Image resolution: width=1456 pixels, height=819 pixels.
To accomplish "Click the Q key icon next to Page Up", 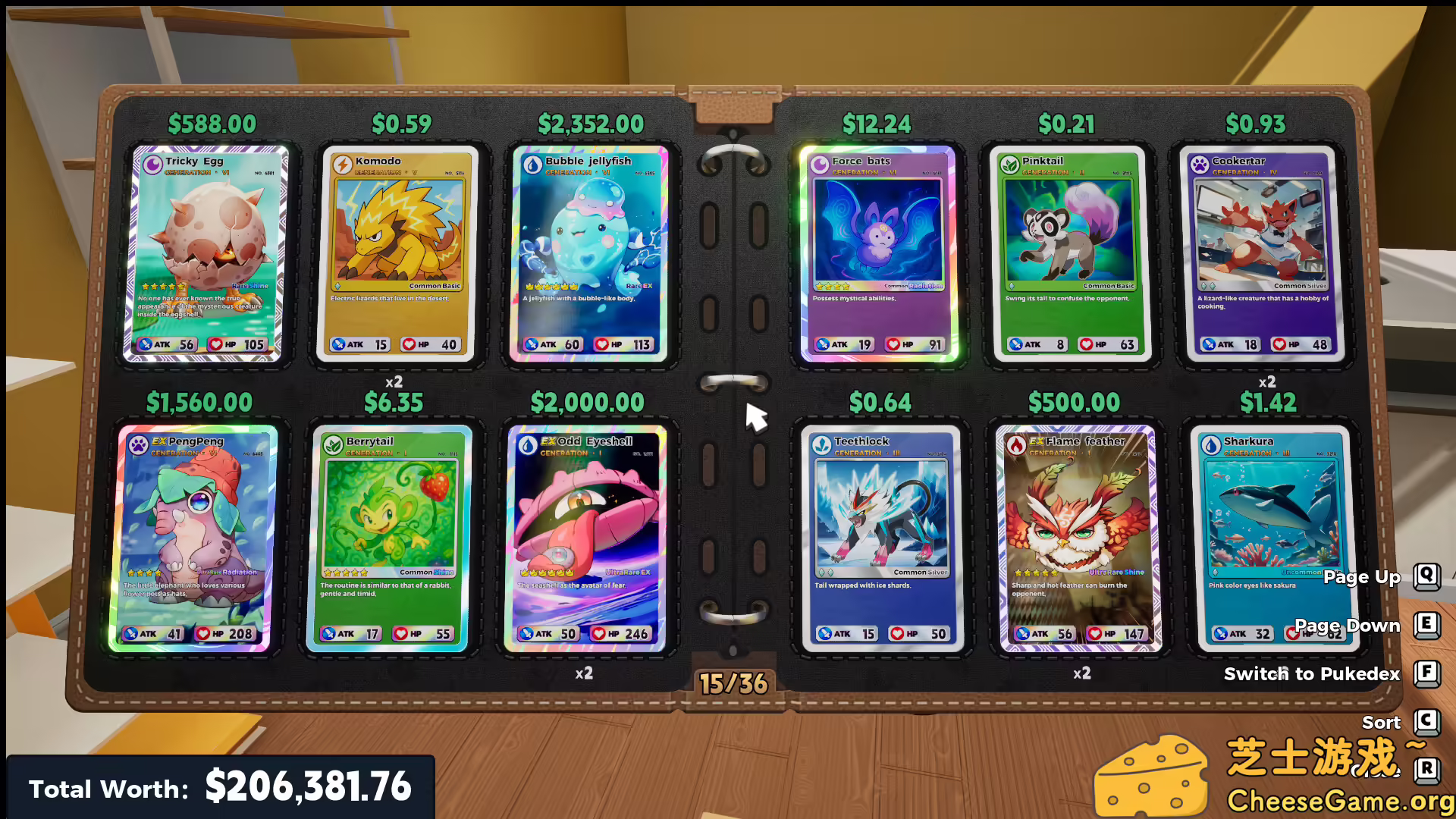I will point(1427,576).
